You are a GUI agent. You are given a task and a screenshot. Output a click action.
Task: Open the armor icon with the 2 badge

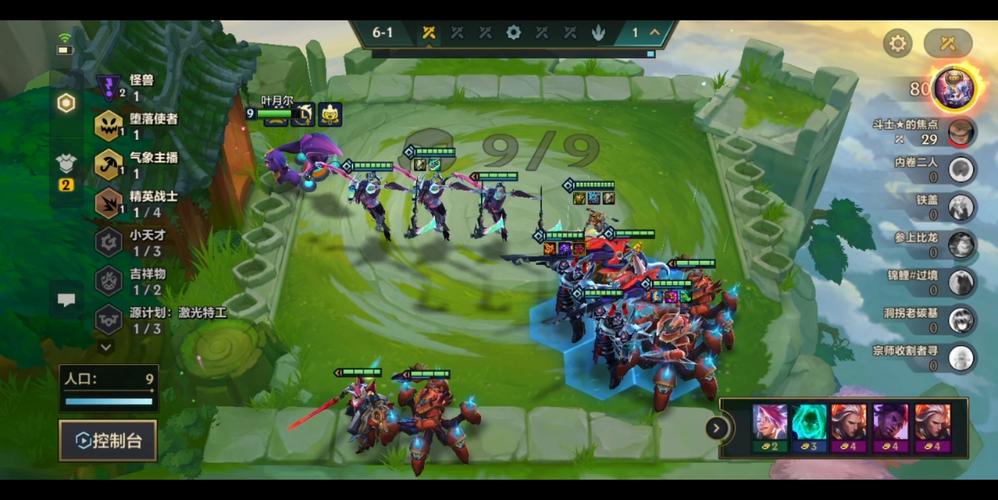click(x=66, y=168)
